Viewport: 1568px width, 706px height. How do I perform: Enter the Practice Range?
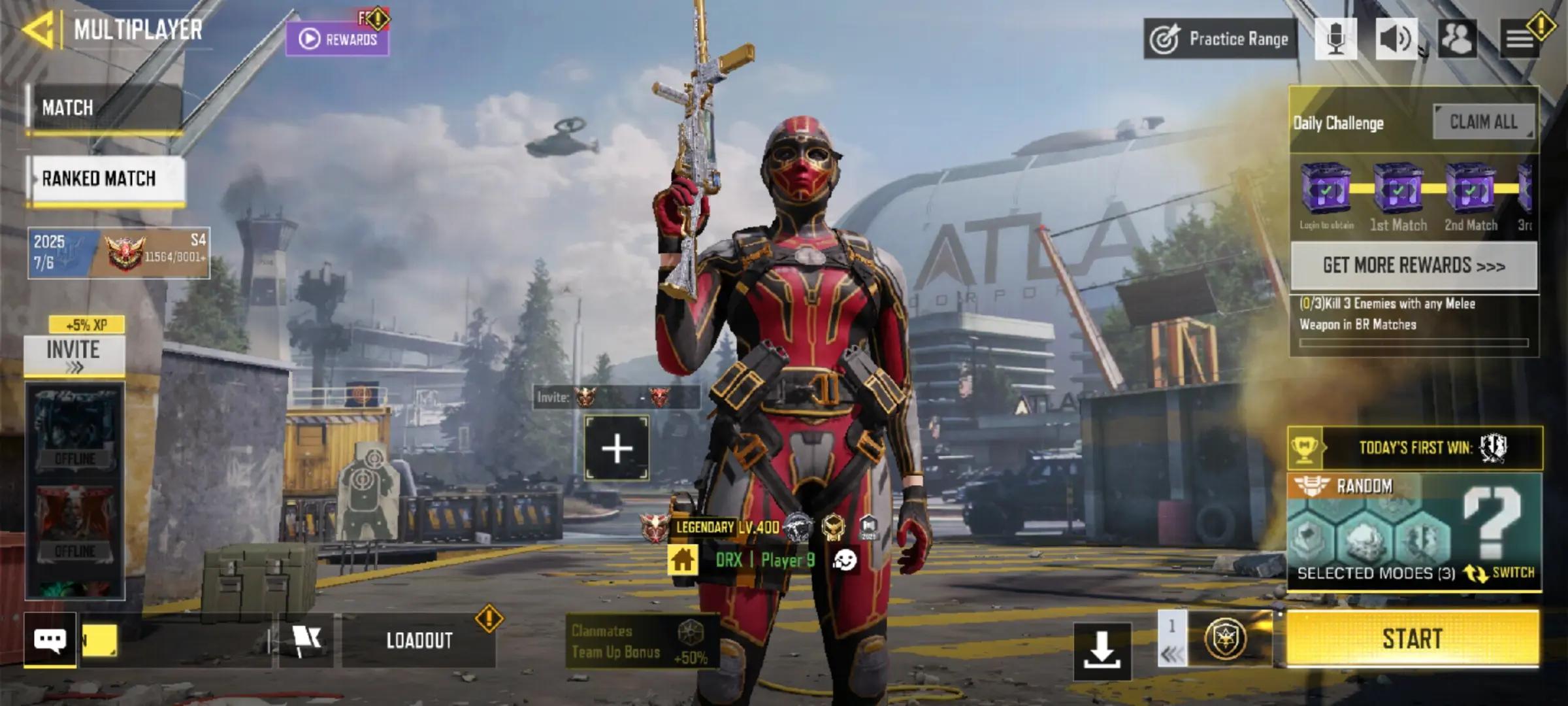[x=1220, y=39]
